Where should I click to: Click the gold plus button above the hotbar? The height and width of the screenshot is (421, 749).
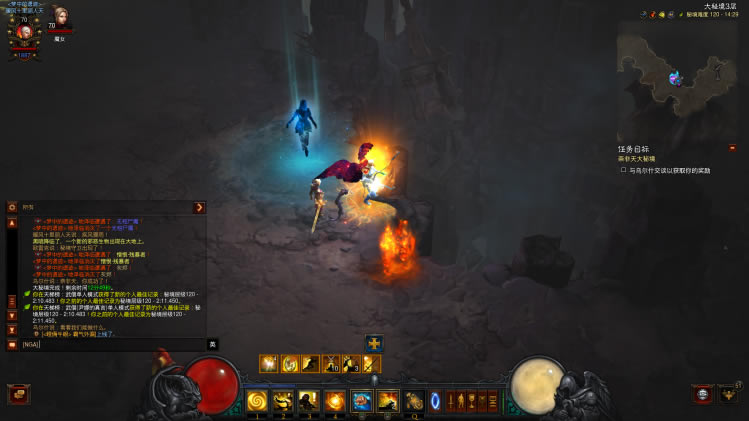coord(374,343)
